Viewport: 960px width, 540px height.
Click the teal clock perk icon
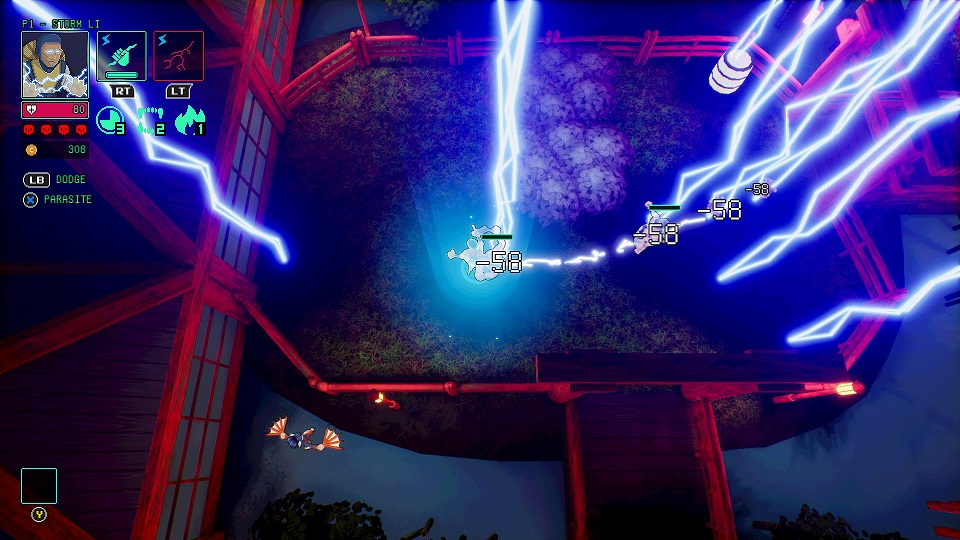[109, 121]
